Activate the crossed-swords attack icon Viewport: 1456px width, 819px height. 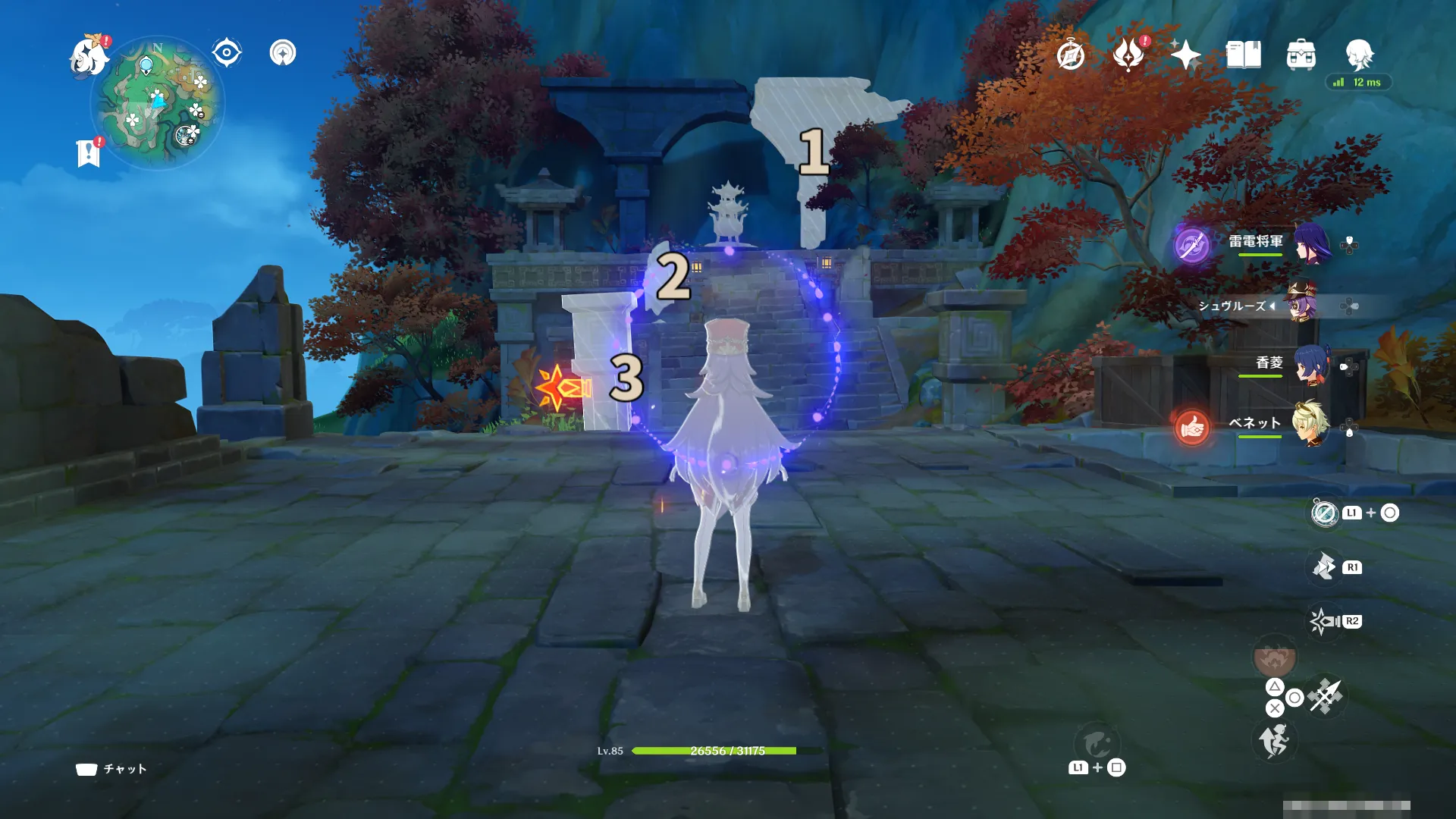pyautogui.click(x=1326, y=695)
